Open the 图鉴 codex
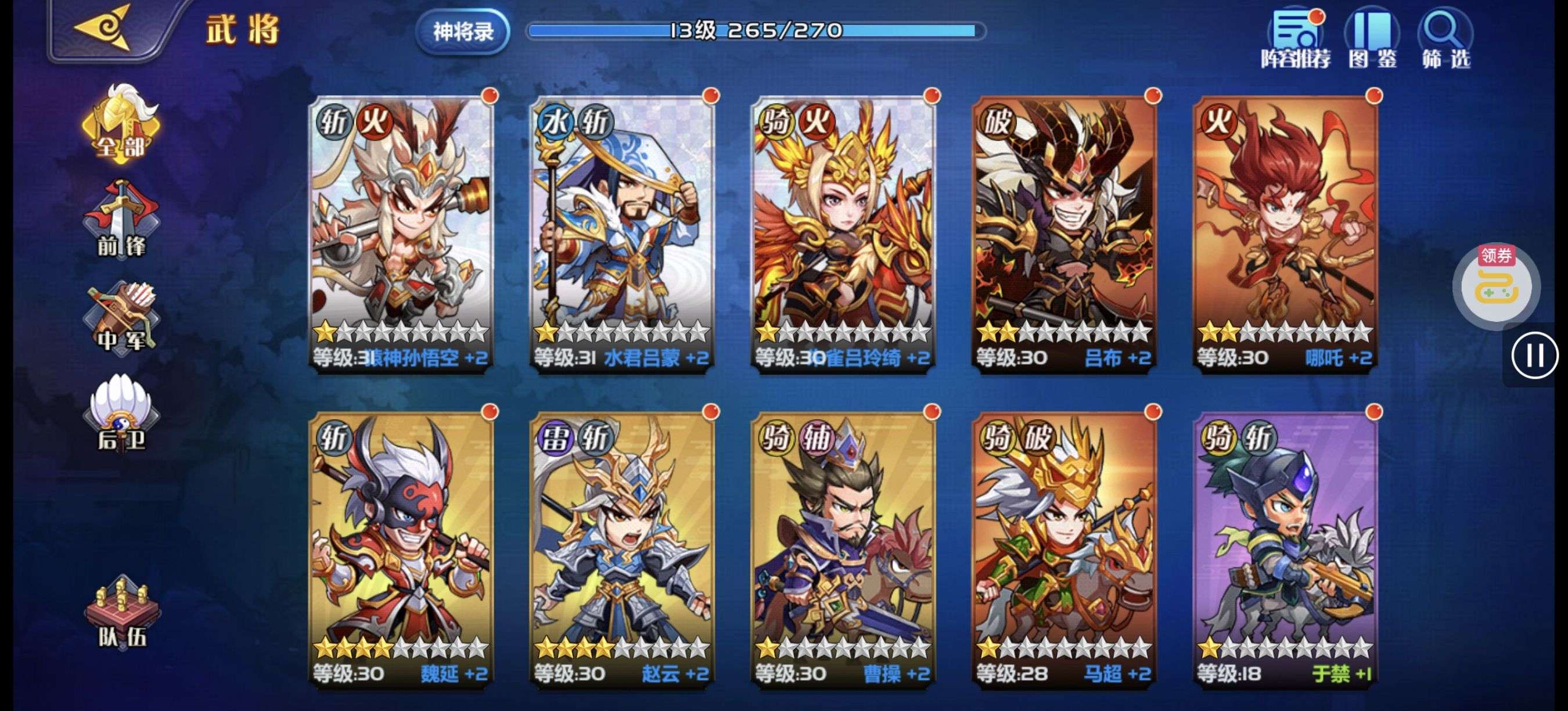Screen dimensions: 1568x711 1372,38
